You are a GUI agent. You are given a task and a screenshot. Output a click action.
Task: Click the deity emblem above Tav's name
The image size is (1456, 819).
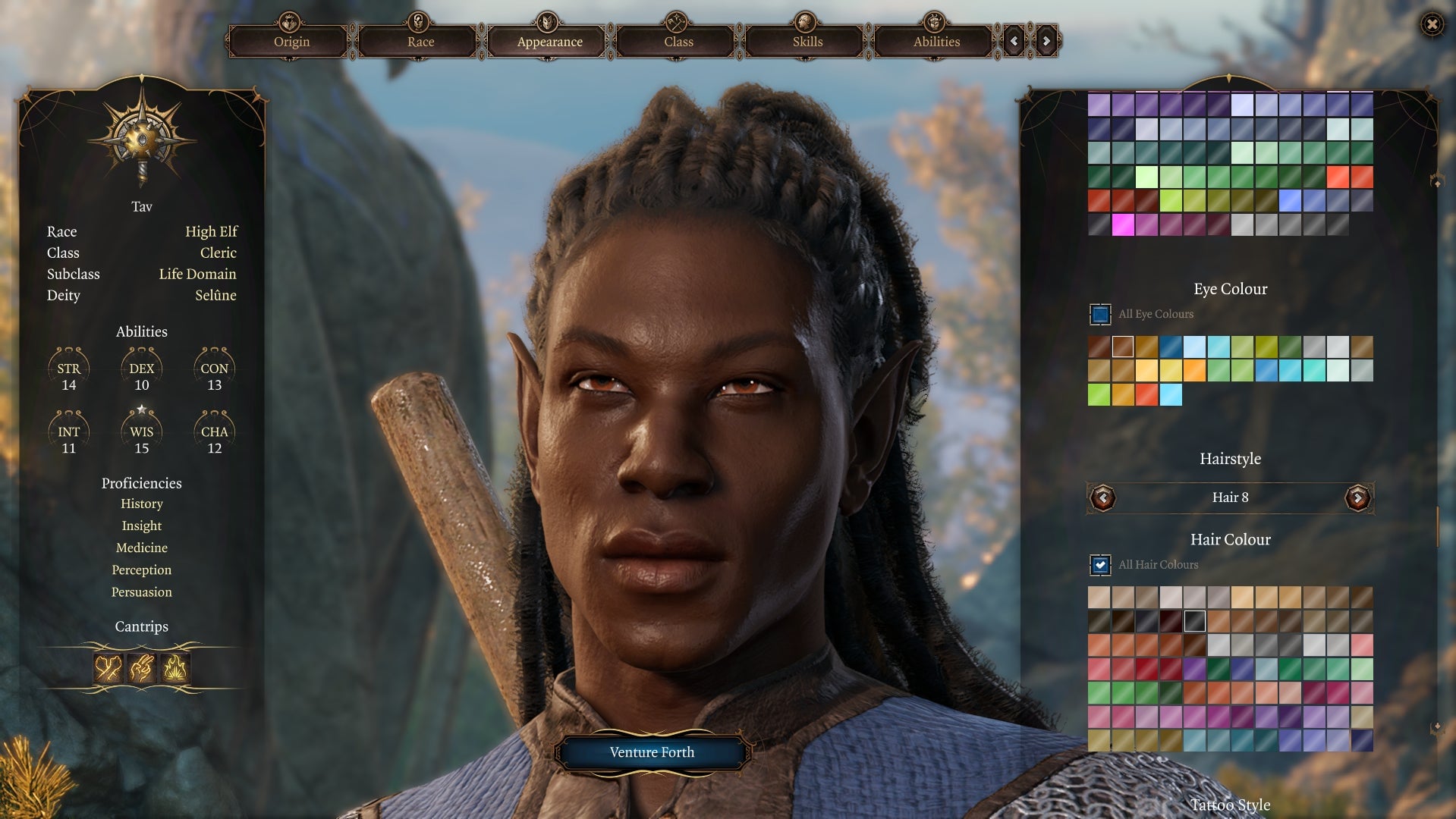[141, 140]
